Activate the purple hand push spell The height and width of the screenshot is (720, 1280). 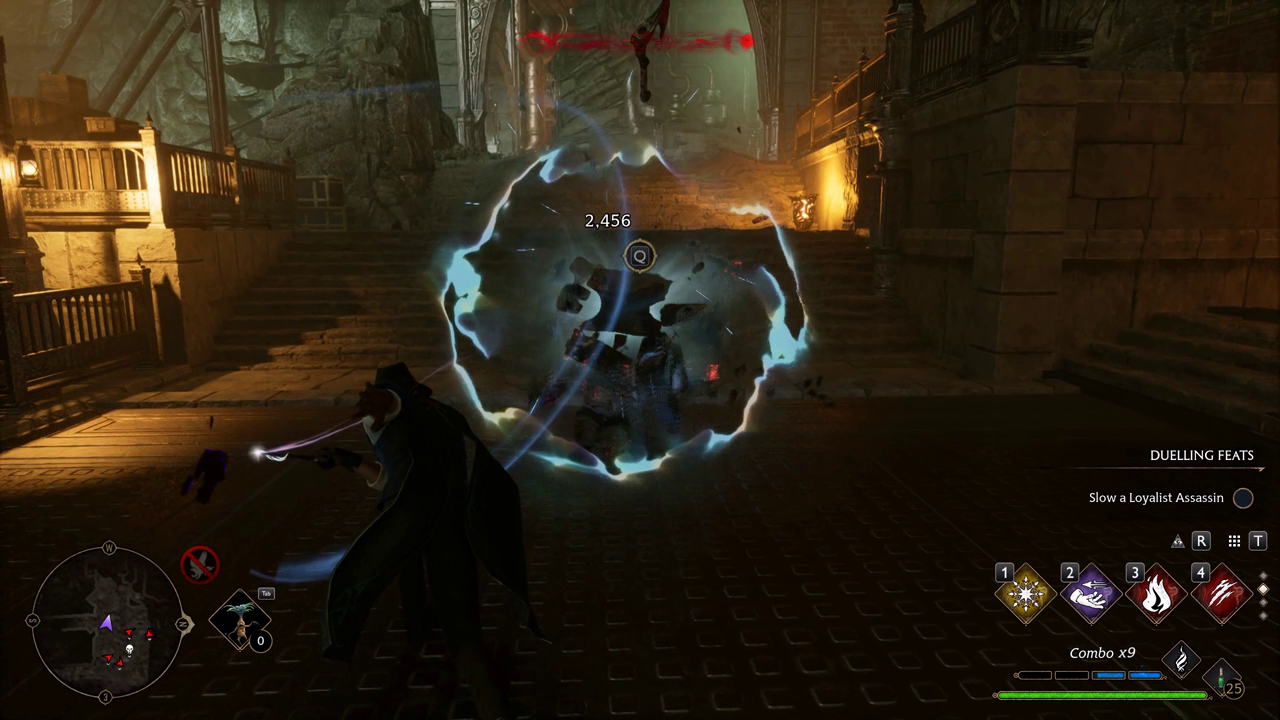(1091, 595)
